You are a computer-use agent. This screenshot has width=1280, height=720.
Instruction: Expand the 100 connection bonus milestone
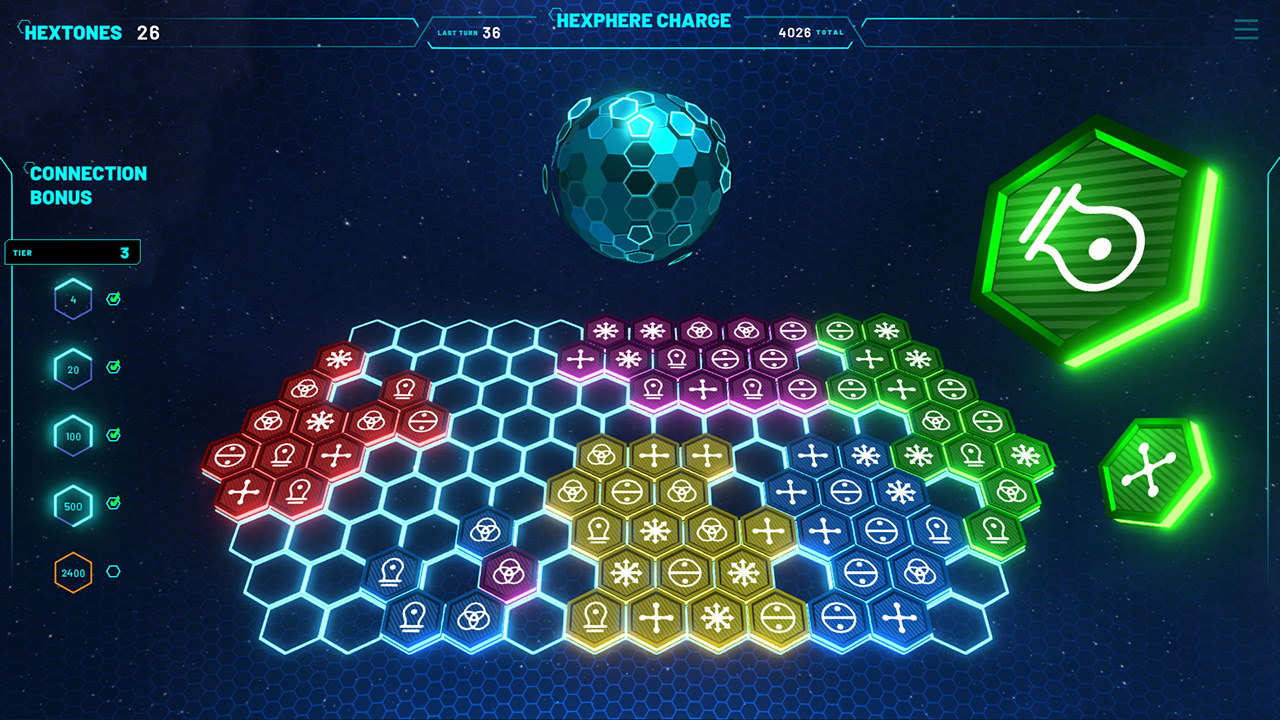click(x=73, y=436)
